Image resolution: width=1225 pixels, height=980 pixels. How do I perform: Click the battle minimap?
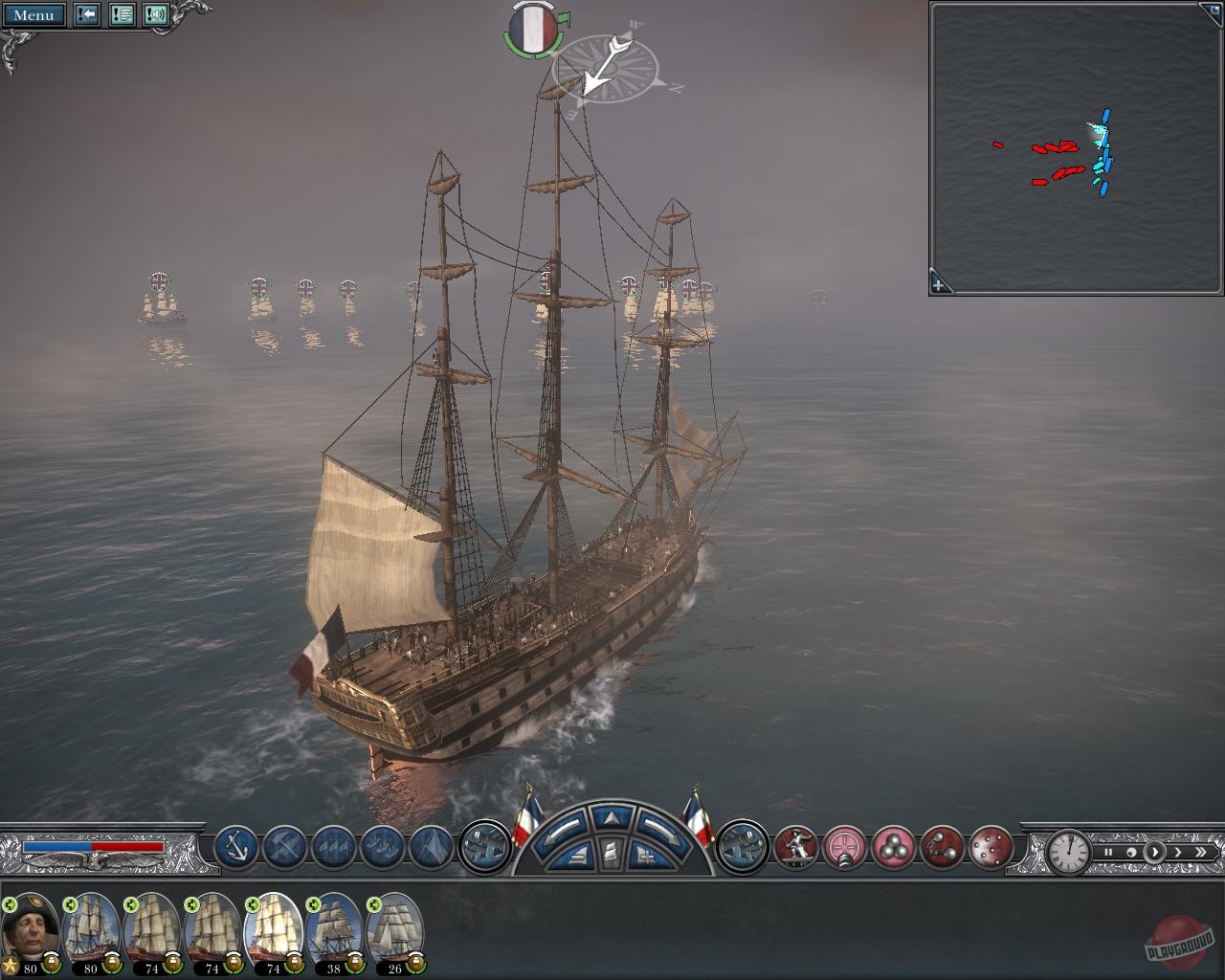click(x=1076, y=148)
